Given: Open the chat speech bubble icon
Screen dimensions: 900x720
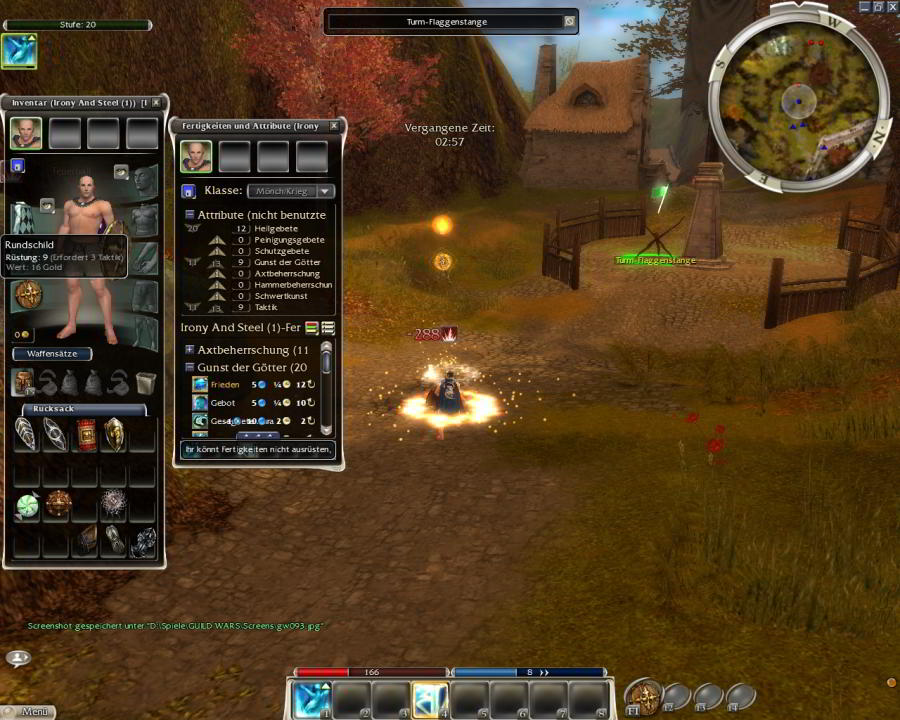Looking at the screenshot, I should point(18,657).
